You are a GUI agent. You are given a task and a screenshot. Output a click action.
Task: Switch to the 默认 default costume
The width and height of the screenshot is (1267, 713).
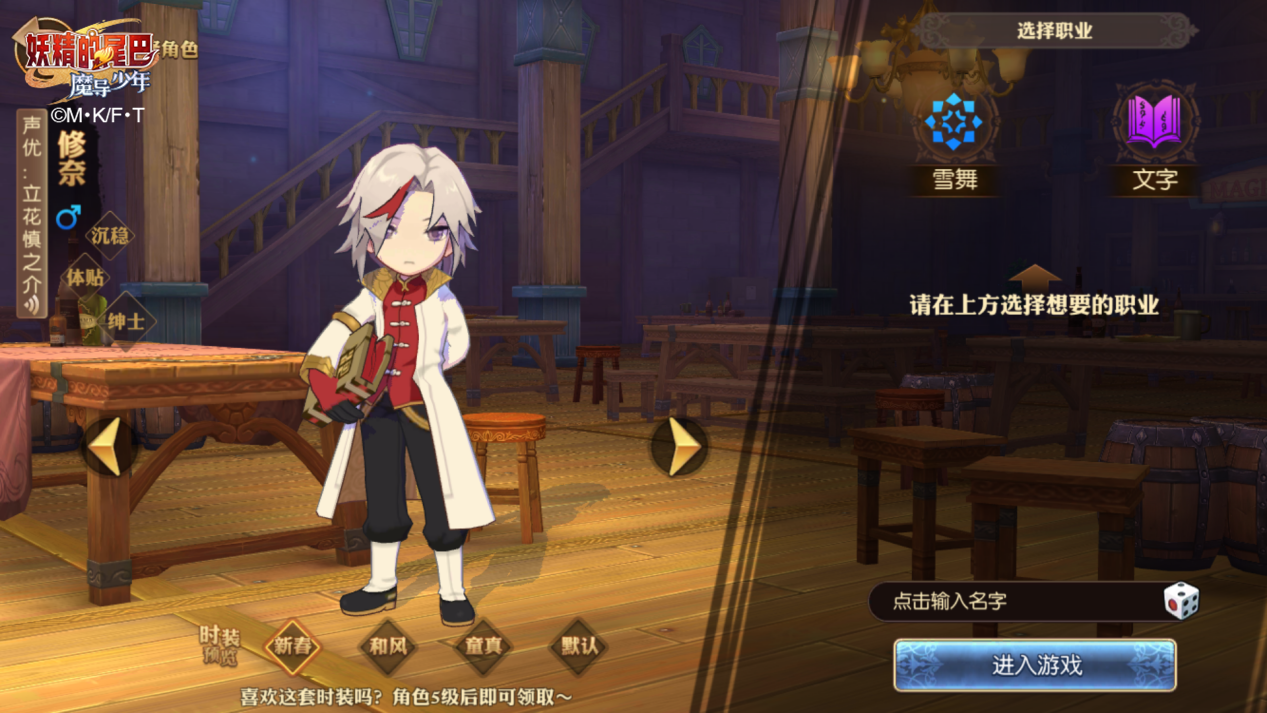pos(579,646)
